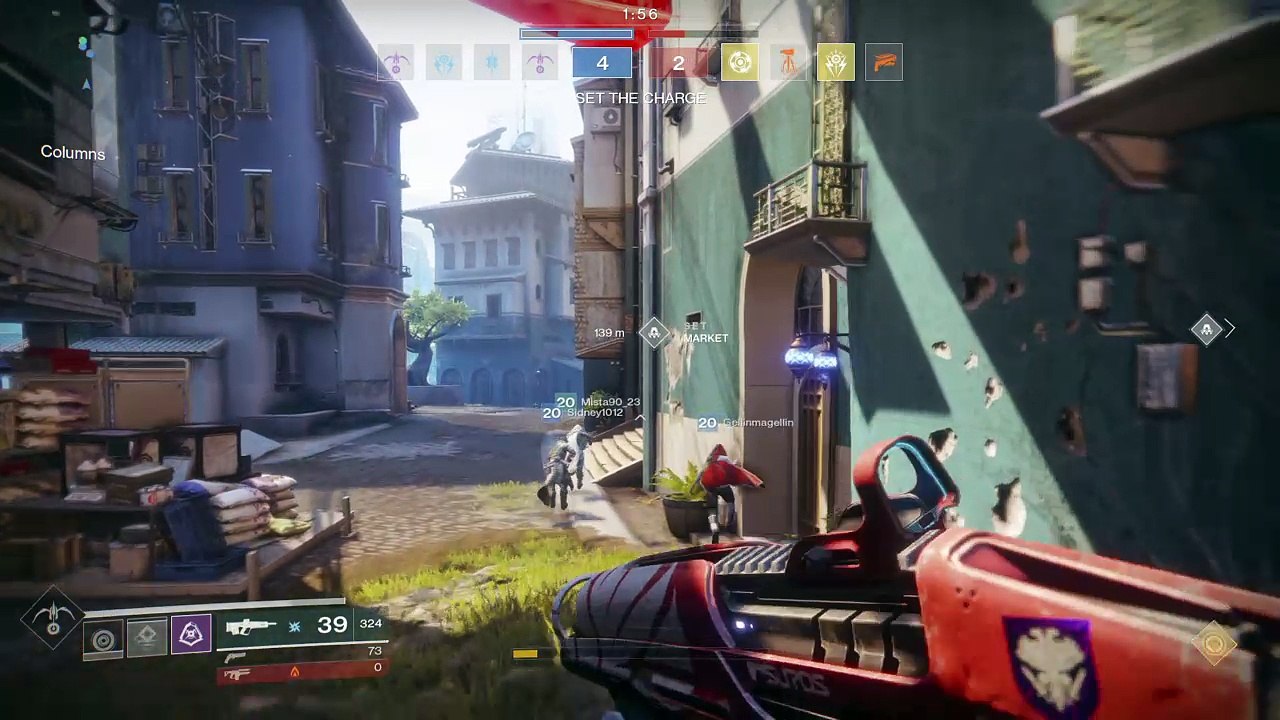Click the ally blue winged emblem icon

pyautogui.click(x=444, y=63)
